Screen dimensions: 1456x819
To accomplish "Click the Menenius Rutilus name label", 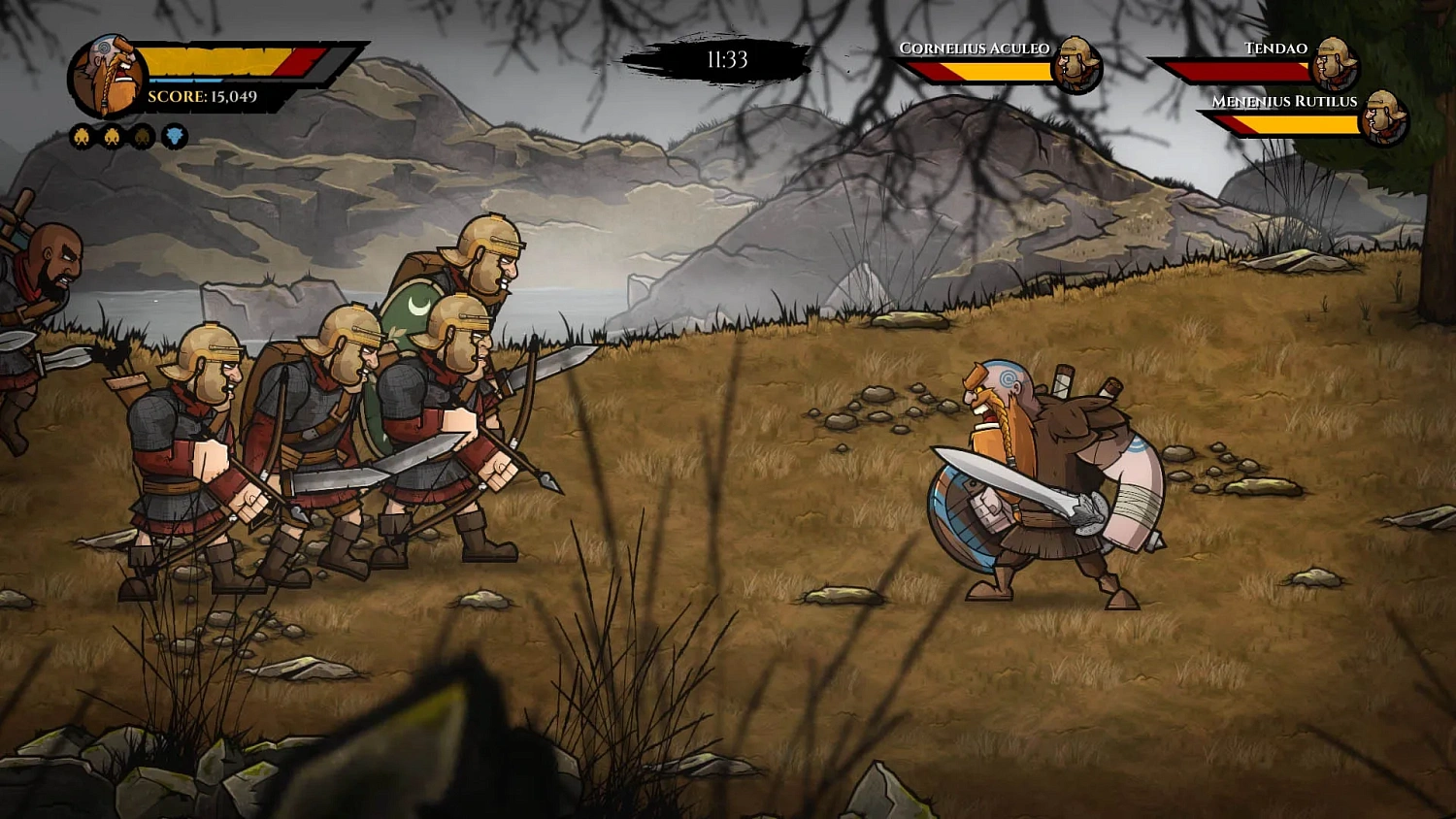I will click(1284, 101).
